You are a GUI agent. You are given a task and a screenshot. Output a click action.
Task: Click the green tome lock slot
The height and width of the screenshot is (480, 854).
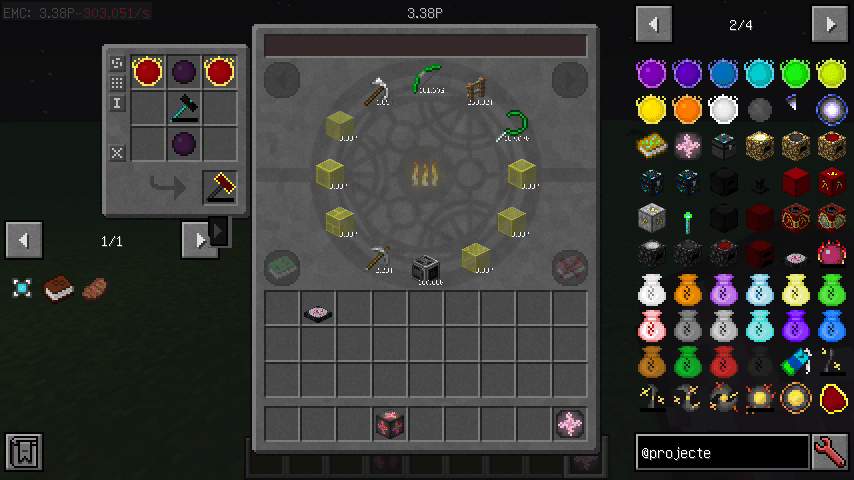(282, 268)
